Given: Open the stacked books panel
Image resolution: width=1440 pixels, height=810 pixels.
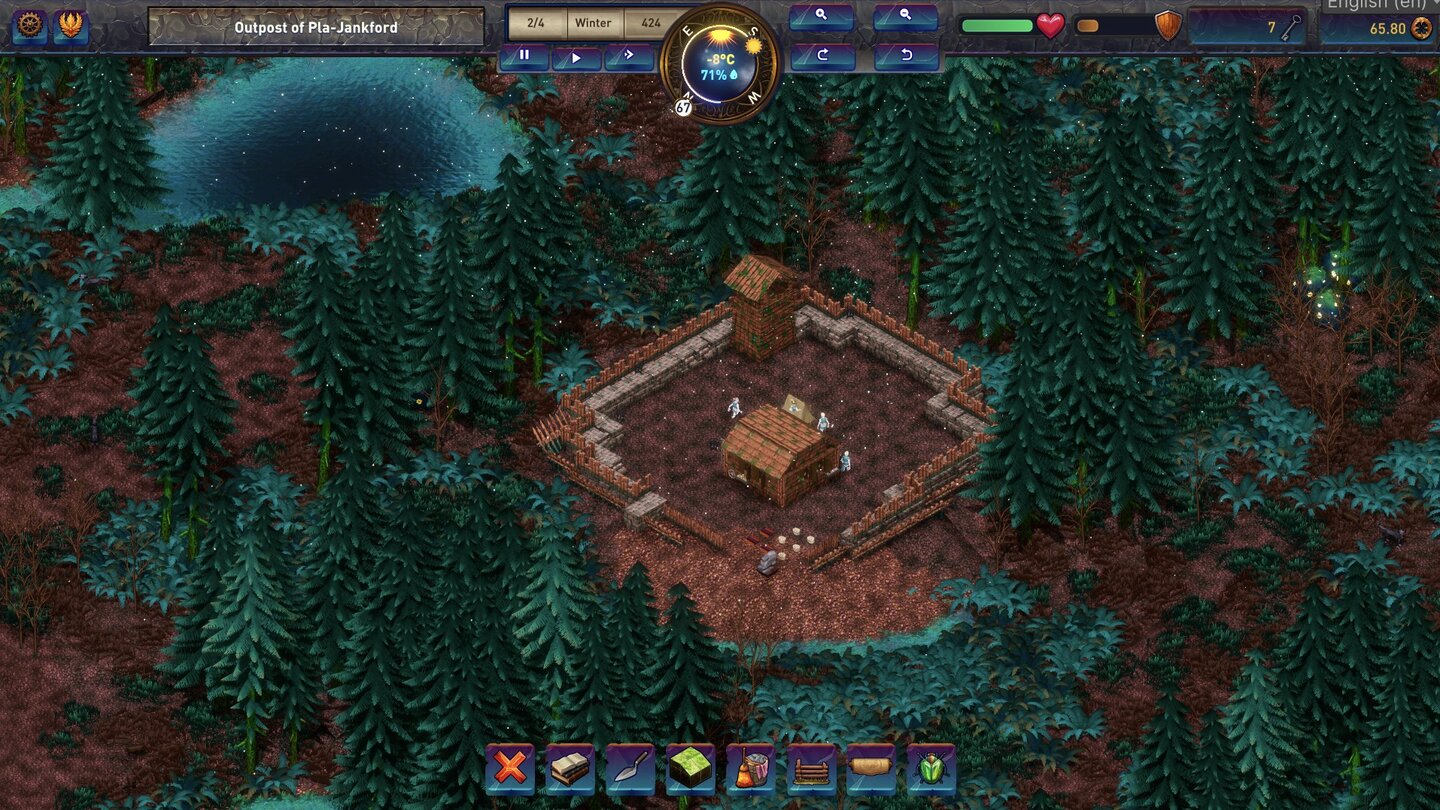Looking at the screenshot, I should (x=570, y=770).
